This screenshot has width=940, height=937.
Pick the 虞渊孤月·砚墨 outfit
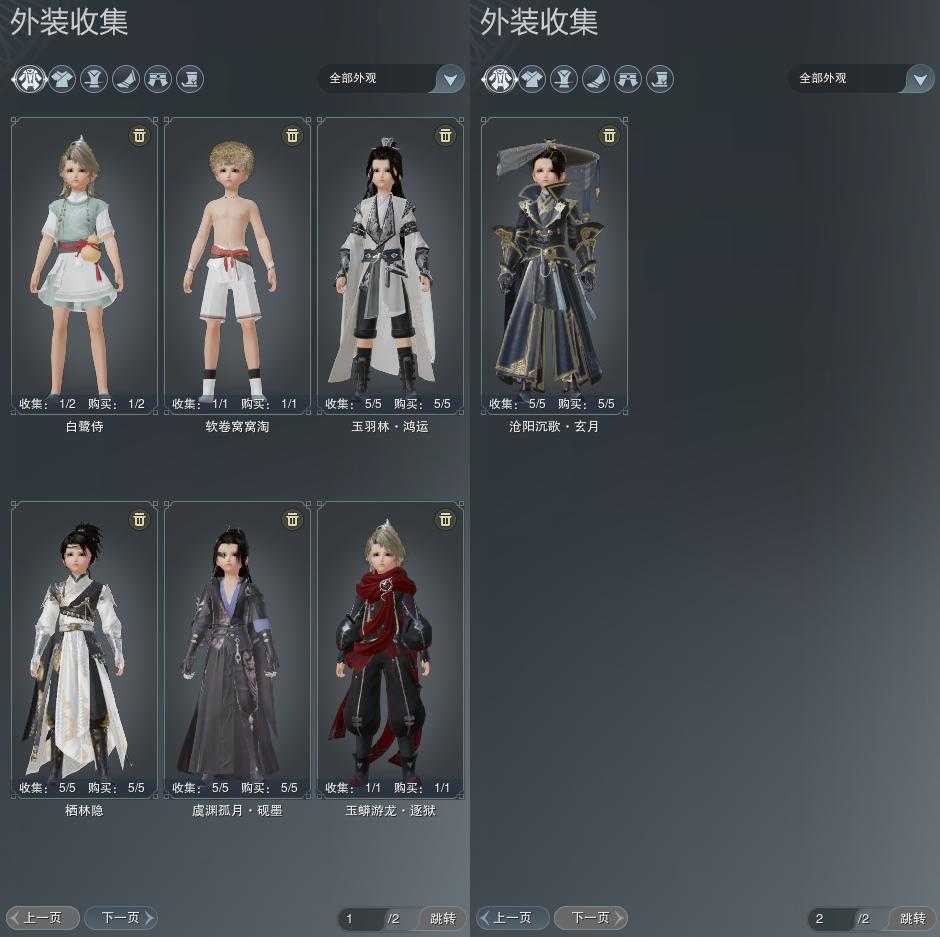237,649
